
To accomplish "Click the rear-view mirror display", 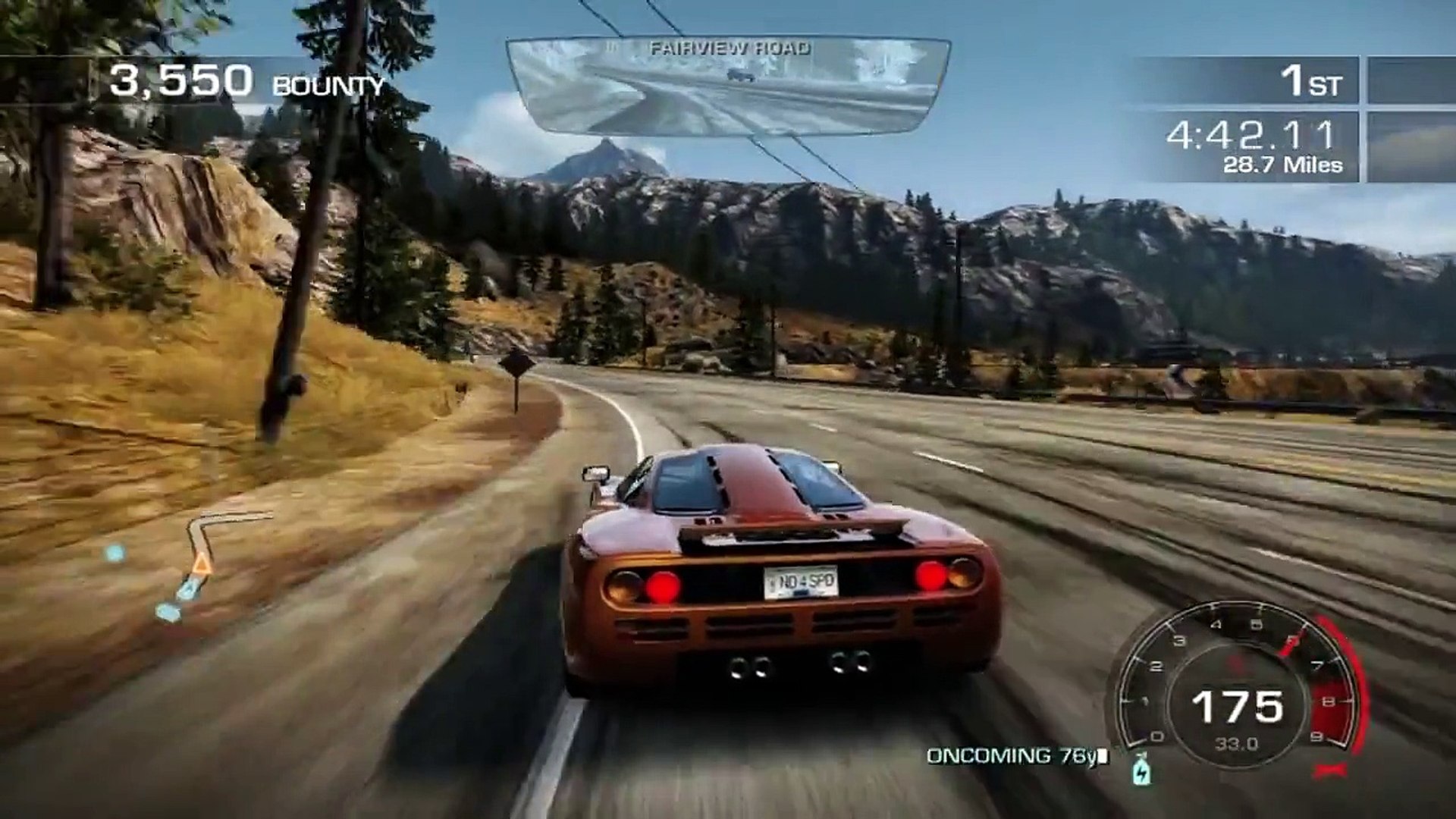I will pyautogui.click(x=728, y=87).
